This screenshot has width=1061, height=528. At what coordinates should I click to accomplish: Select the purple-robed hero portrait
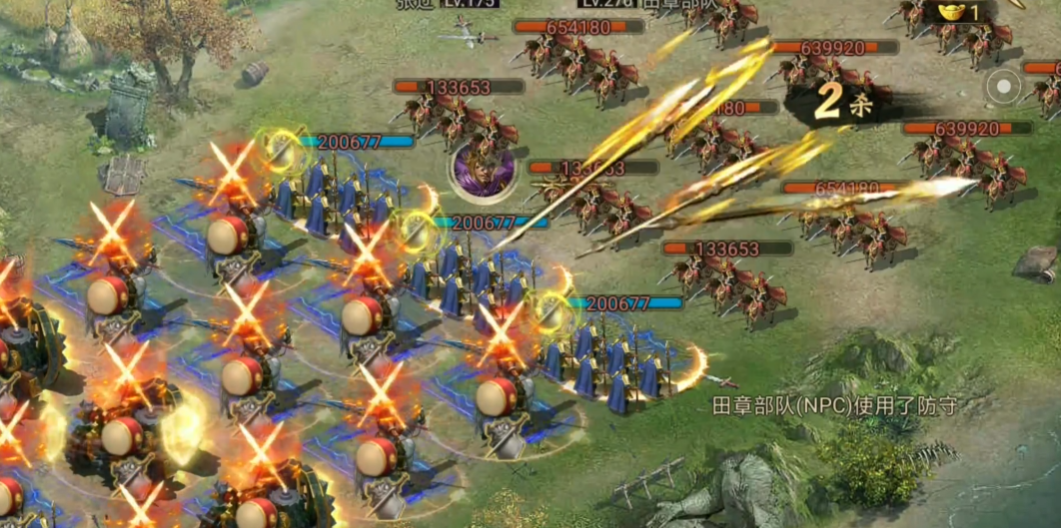point(482,168)
